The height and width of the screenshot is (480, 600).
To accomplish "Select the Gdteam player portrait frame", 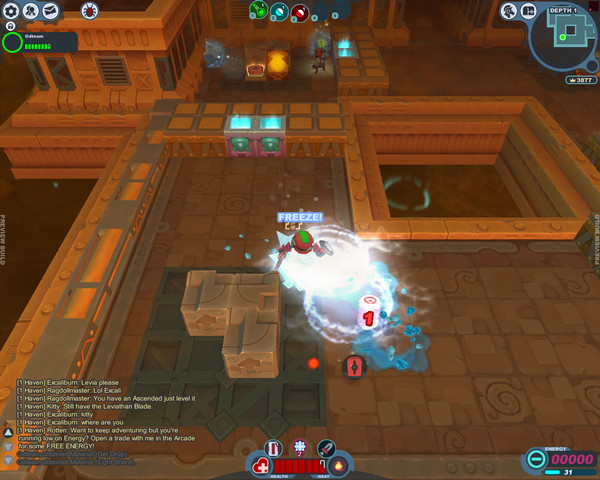I will (13, 41).
